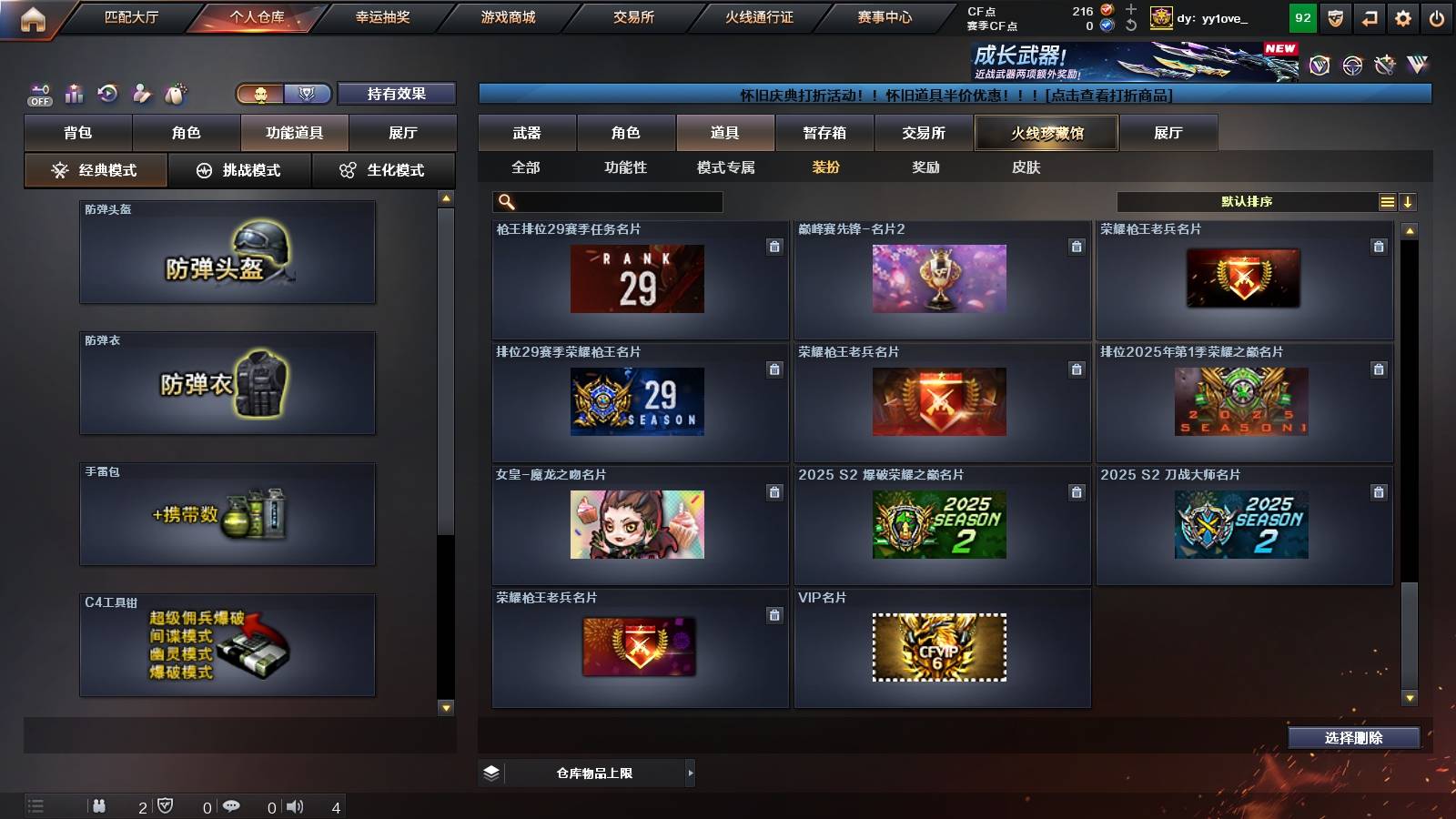Screen dimensions: 1456x819
Task: Select the character silhouette icon in top-left toolbar
Action: 141,92
